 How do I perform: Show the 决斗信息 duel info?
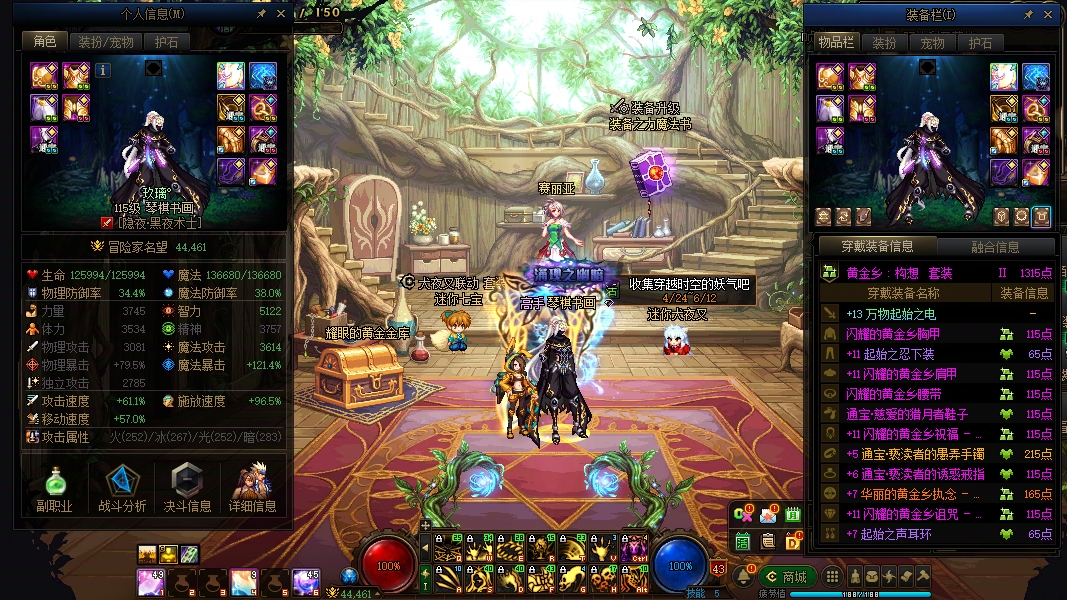click(188, 488)
